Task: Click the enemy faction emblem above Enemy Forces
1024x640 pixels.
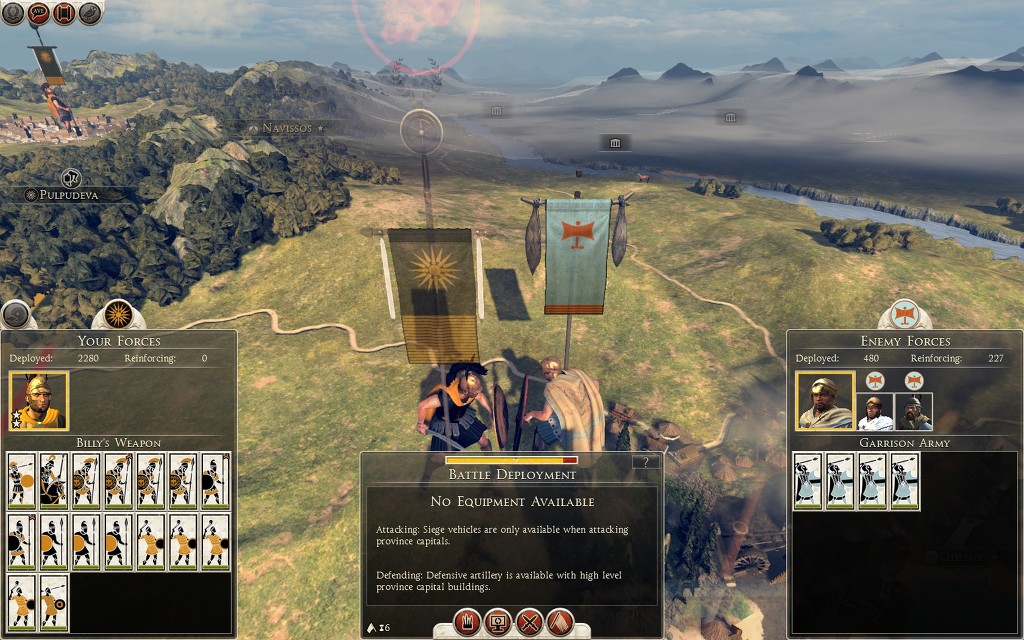Action: coord(905,314)
